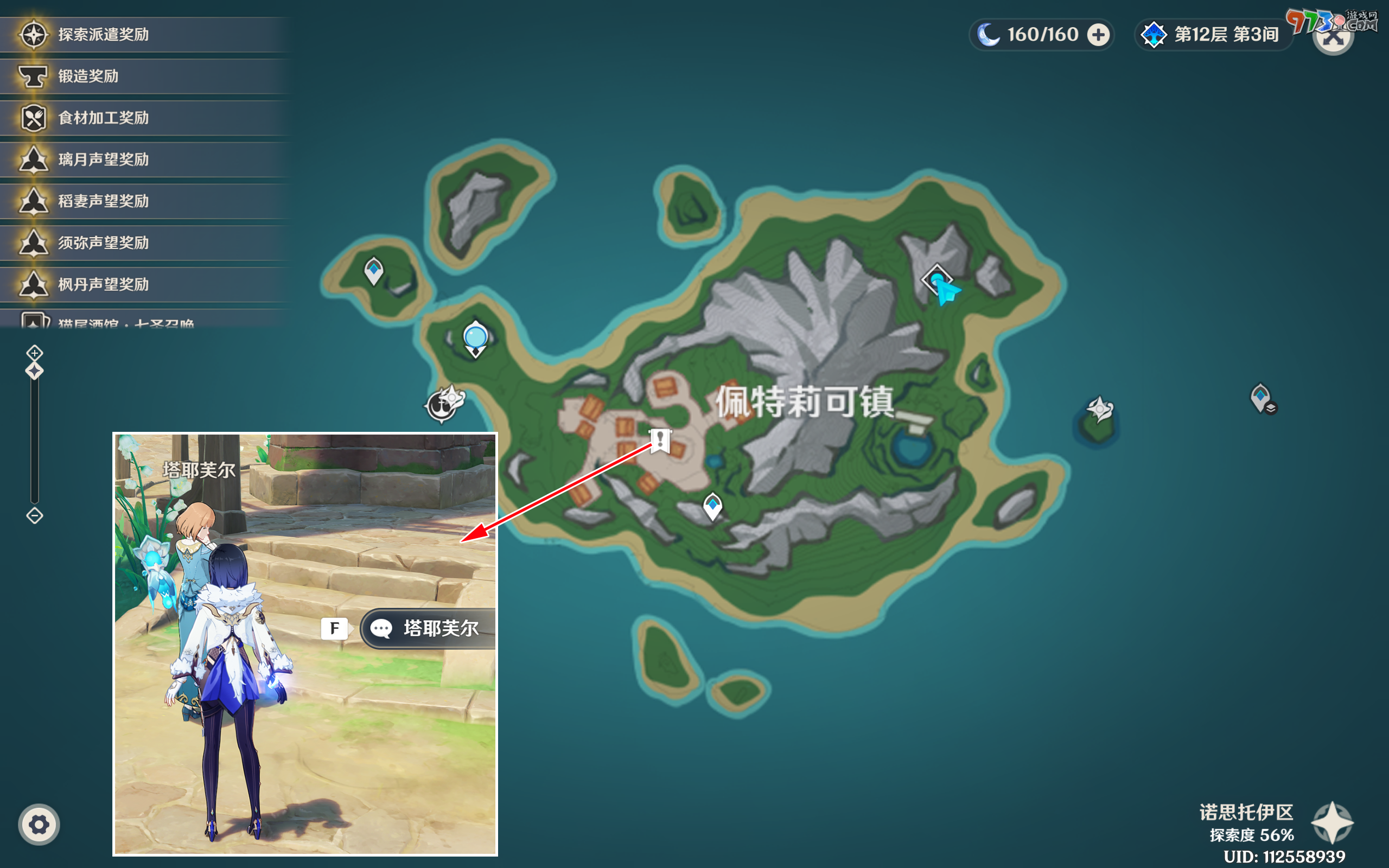Zoom in using the map plus control
1389x868 pixels.
click(34, 353)
